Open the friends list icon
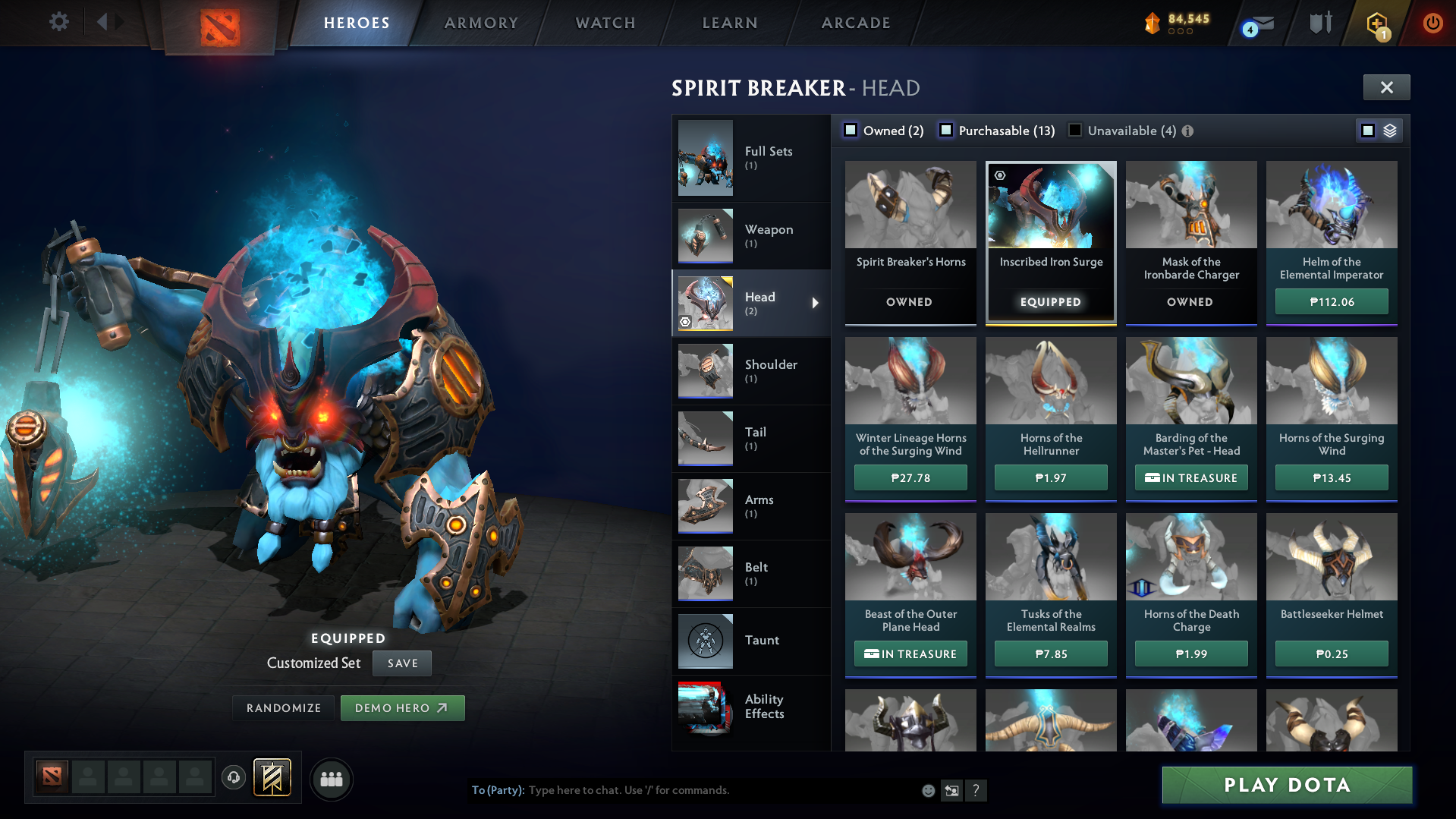1456x819 pixels. coord(331,778)
